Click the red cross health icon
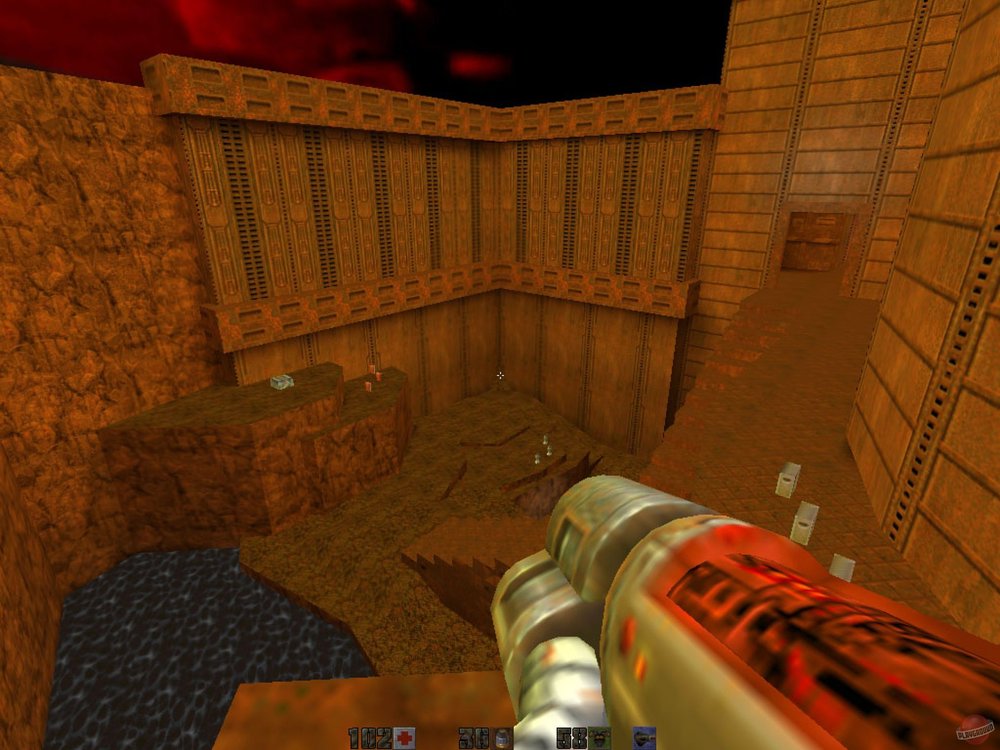 point(404,739)
